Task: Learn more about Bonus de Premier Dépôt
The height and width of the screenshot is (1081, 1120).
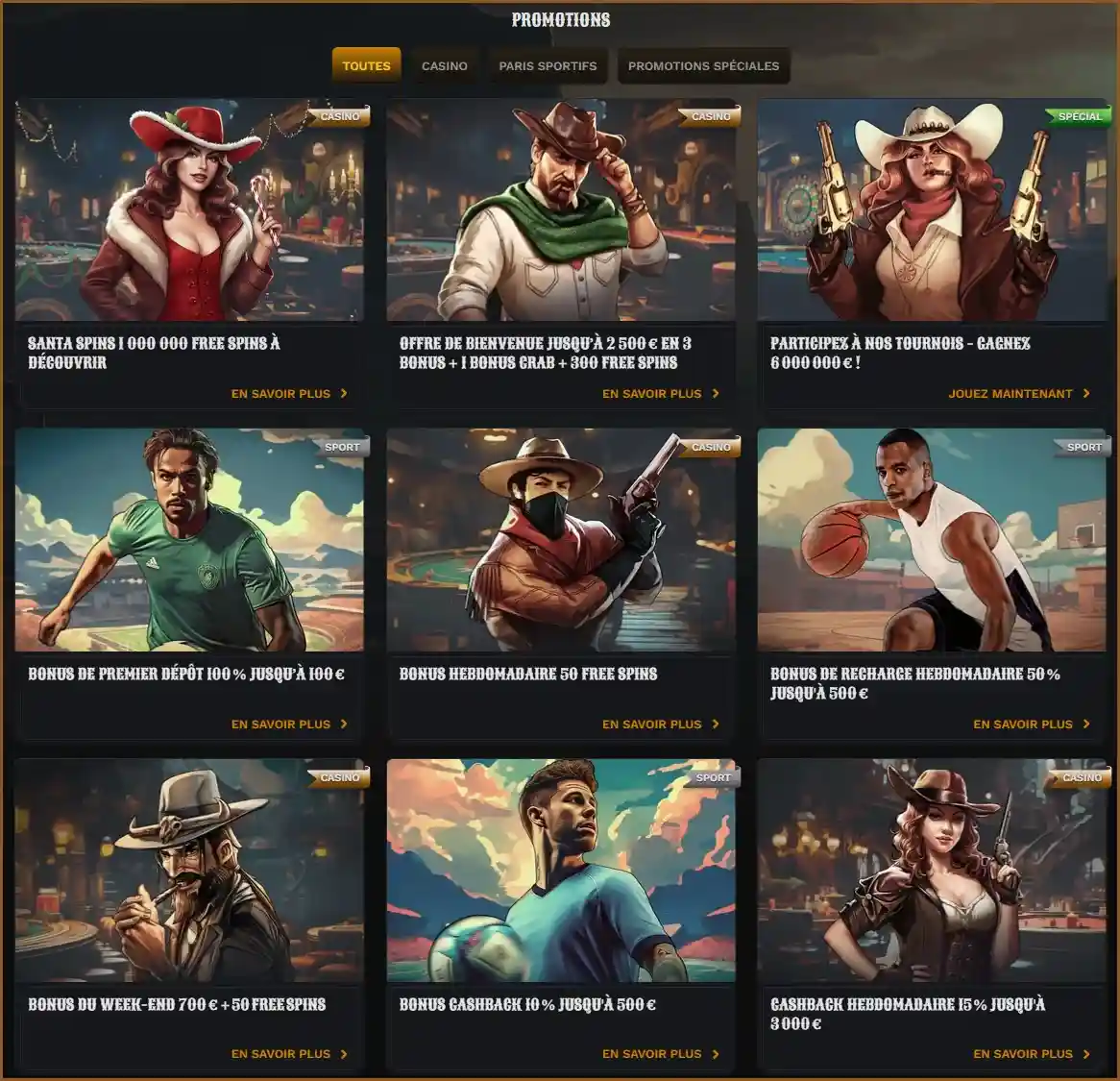Action: (289, 724)
